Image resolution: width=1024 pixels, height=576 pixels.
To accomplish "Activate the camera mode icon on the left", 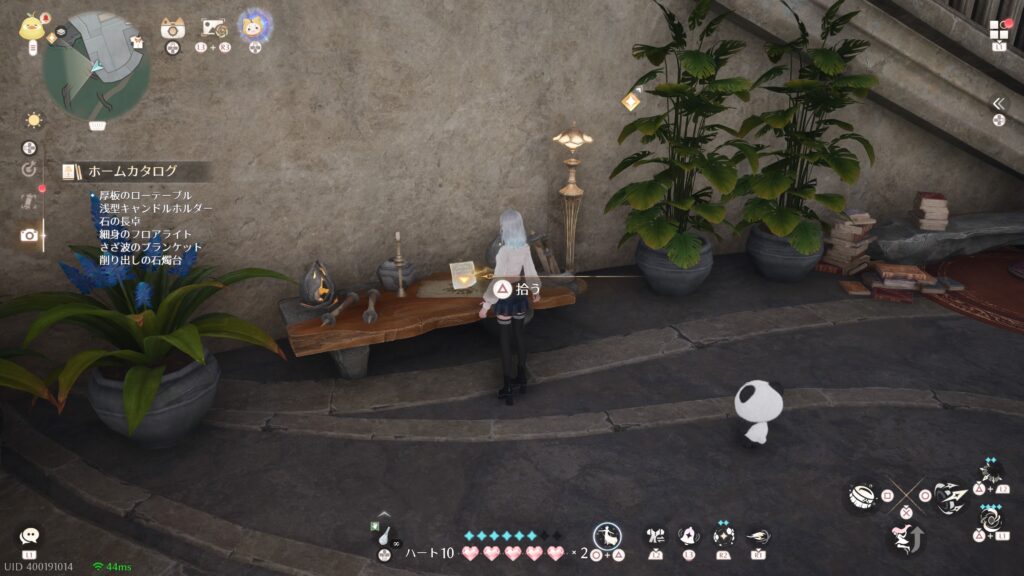I will (x=29, y=235).
